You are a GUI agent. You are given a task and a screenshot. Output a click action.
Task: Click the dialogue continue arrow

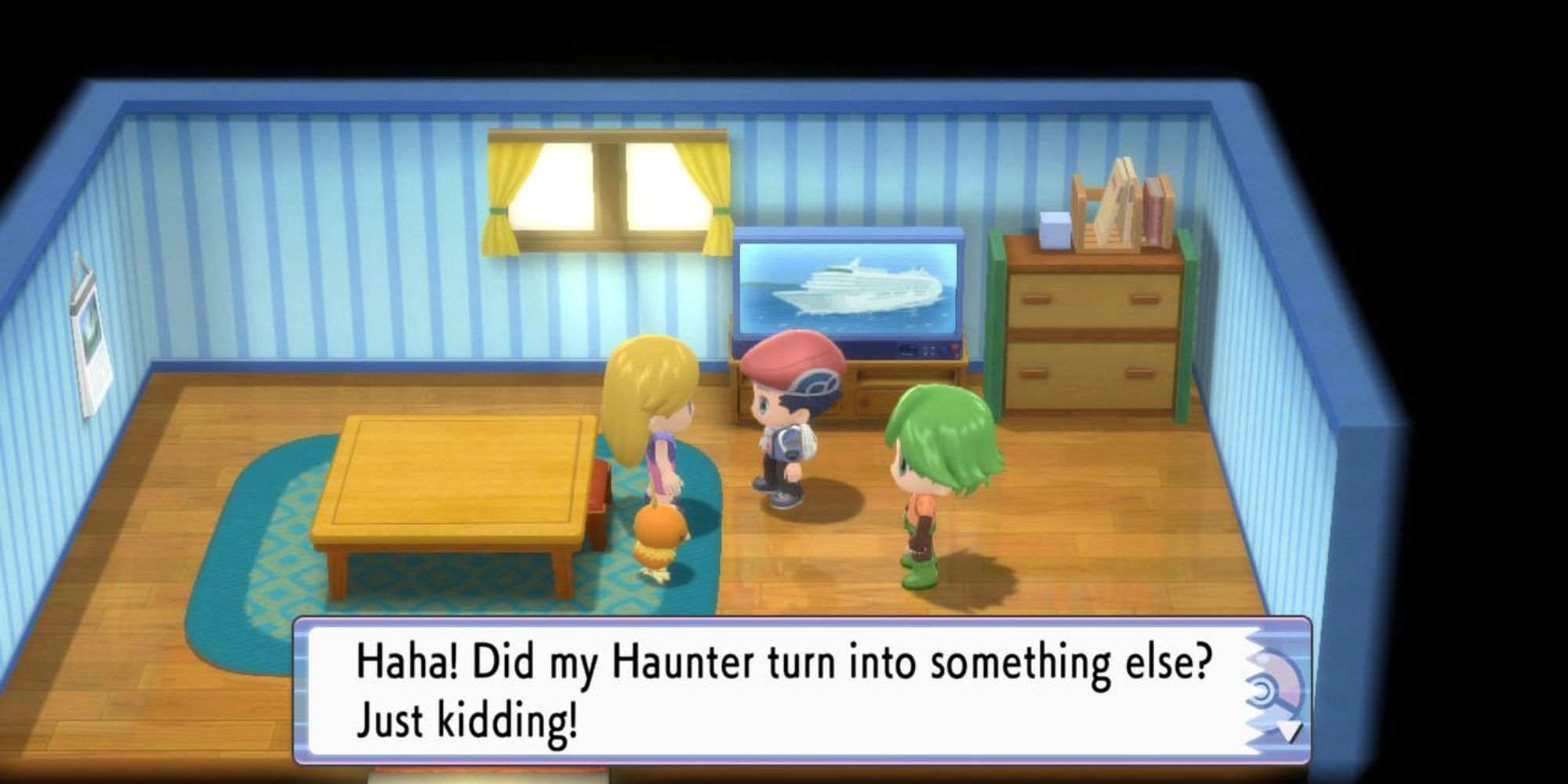(x=1287, y=732)
